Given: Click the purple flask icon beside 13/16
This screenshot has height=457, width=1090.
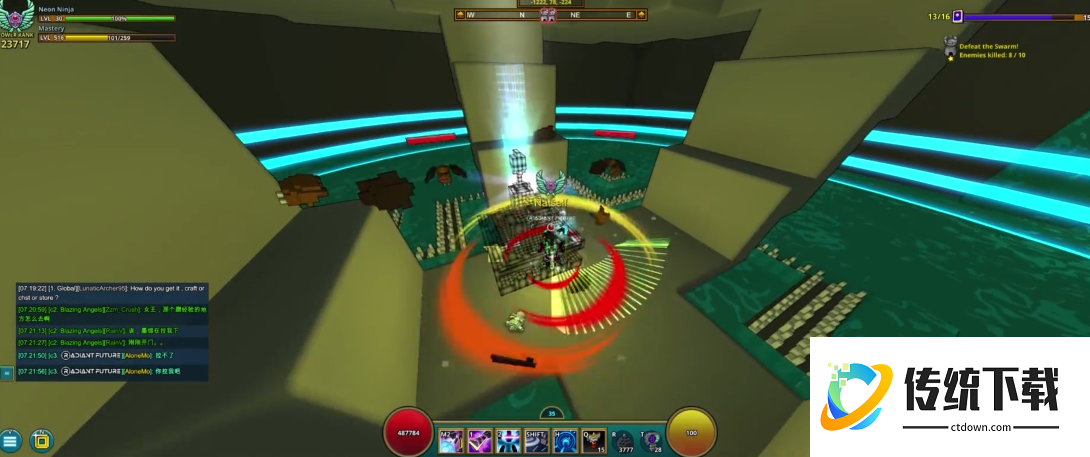Looking at the screenshot, I should (957, 16).
